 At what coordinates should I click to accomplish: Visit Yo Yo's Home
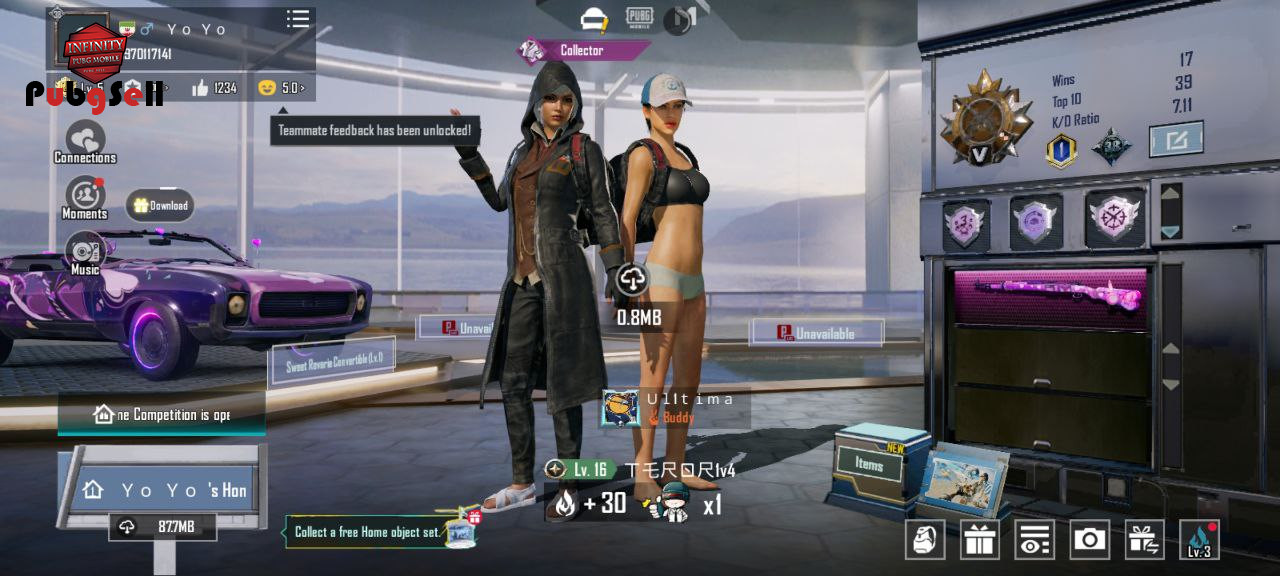[x=165, y=490]
